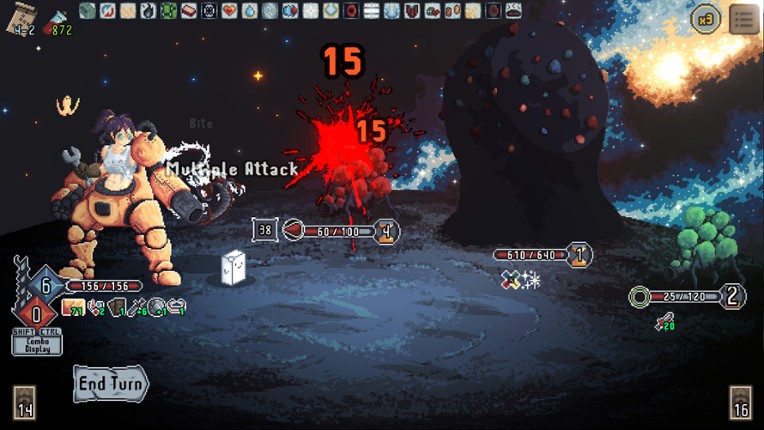This screenshot has width=764, height=430.
Task: Check the enemy intent icon showing 4
Action: click(x=386, y=231)
